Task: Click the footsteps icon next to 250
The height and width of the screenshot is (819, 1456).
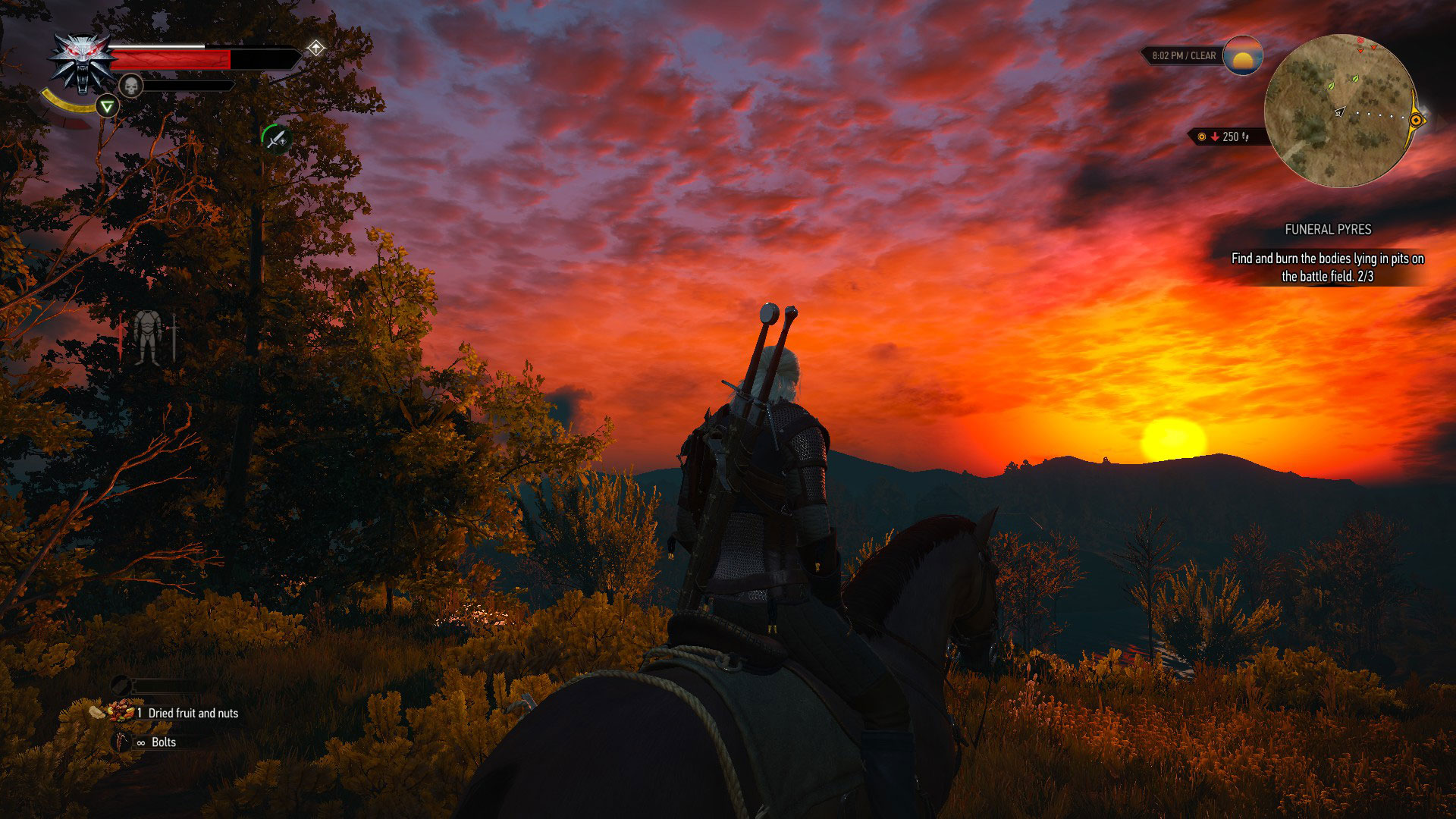Action: [x=1245, y=136]
